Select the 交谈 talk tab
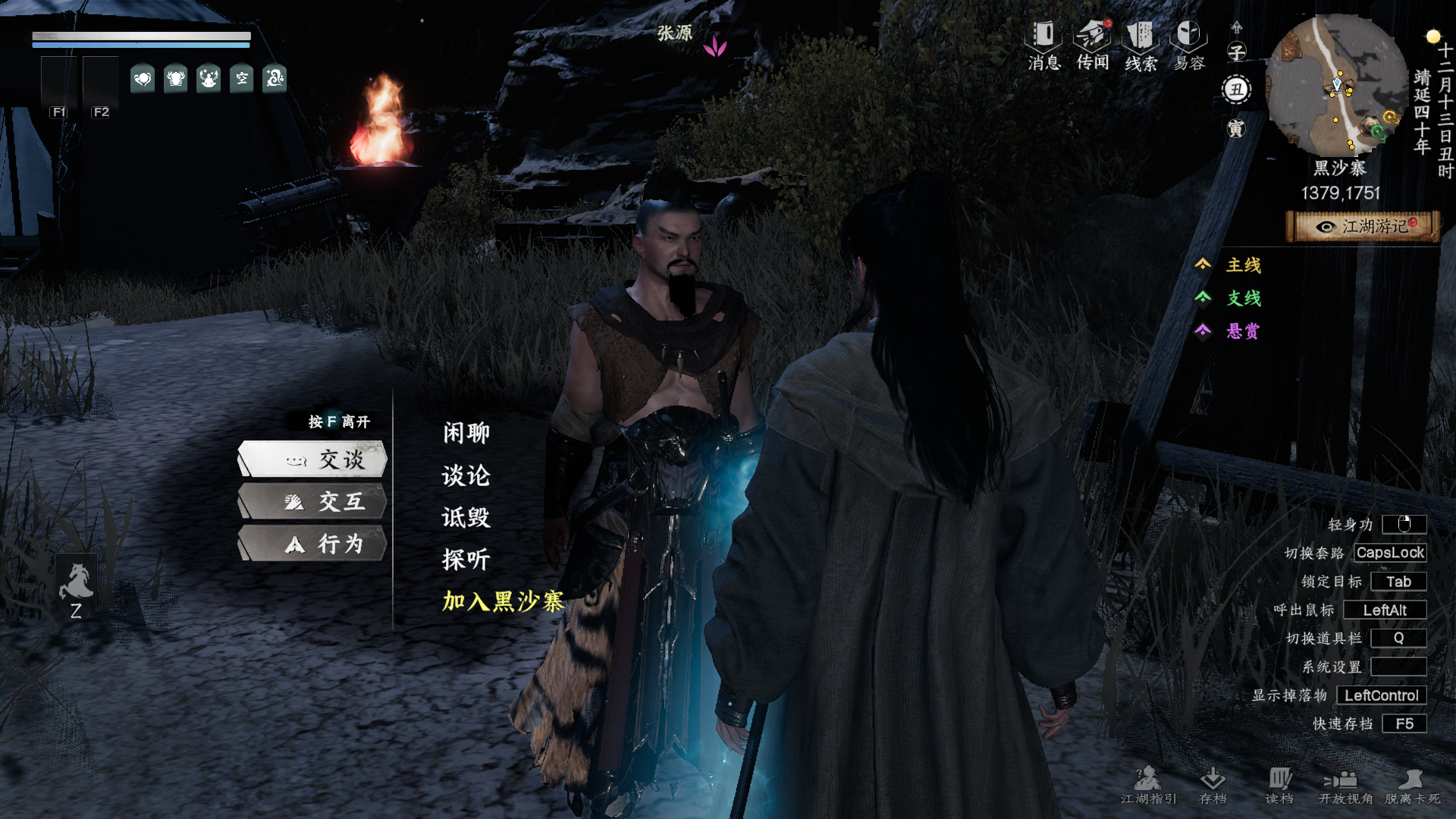The height and width of the screenshot is (819, 1456). pos(313,460)
